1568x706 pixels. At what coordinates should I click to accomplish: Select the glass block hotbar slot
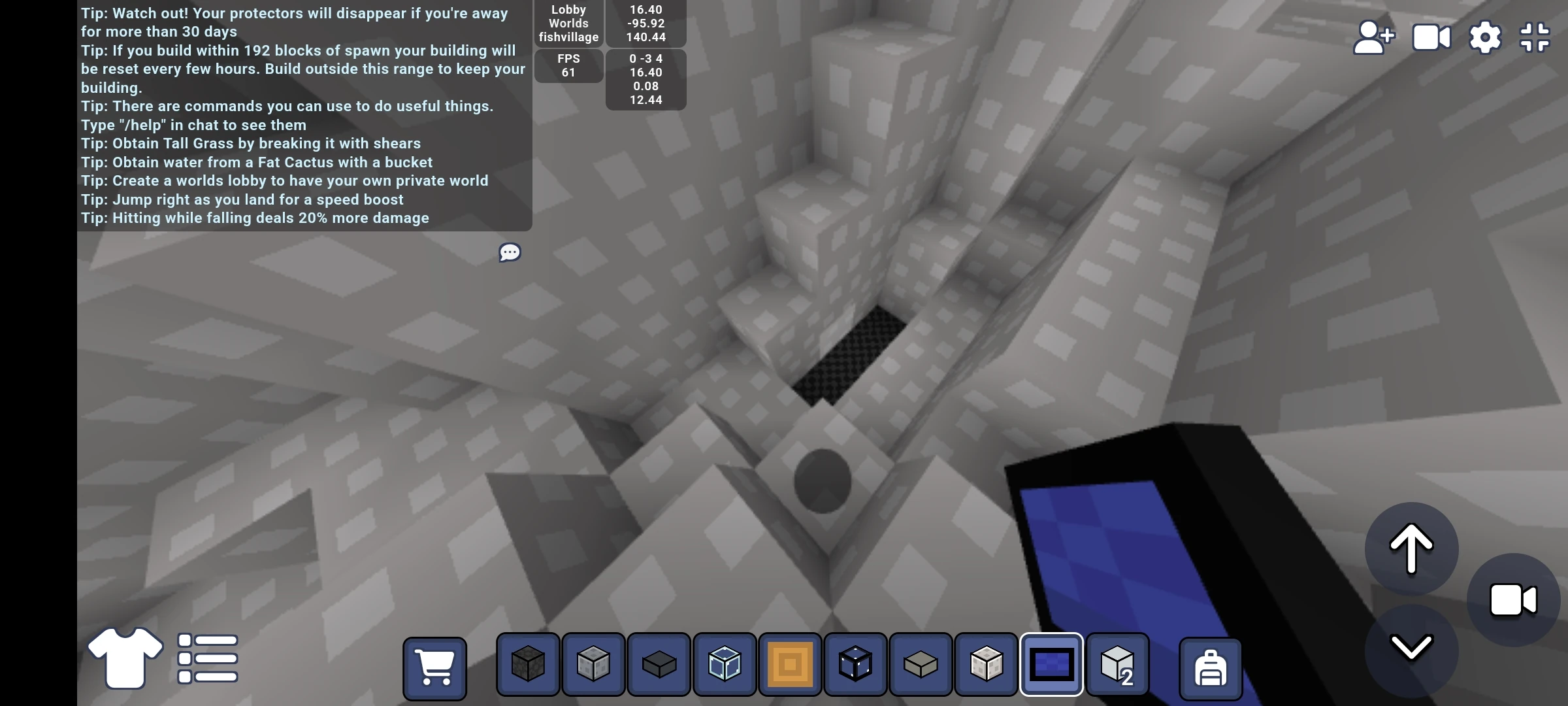[724, 665]
